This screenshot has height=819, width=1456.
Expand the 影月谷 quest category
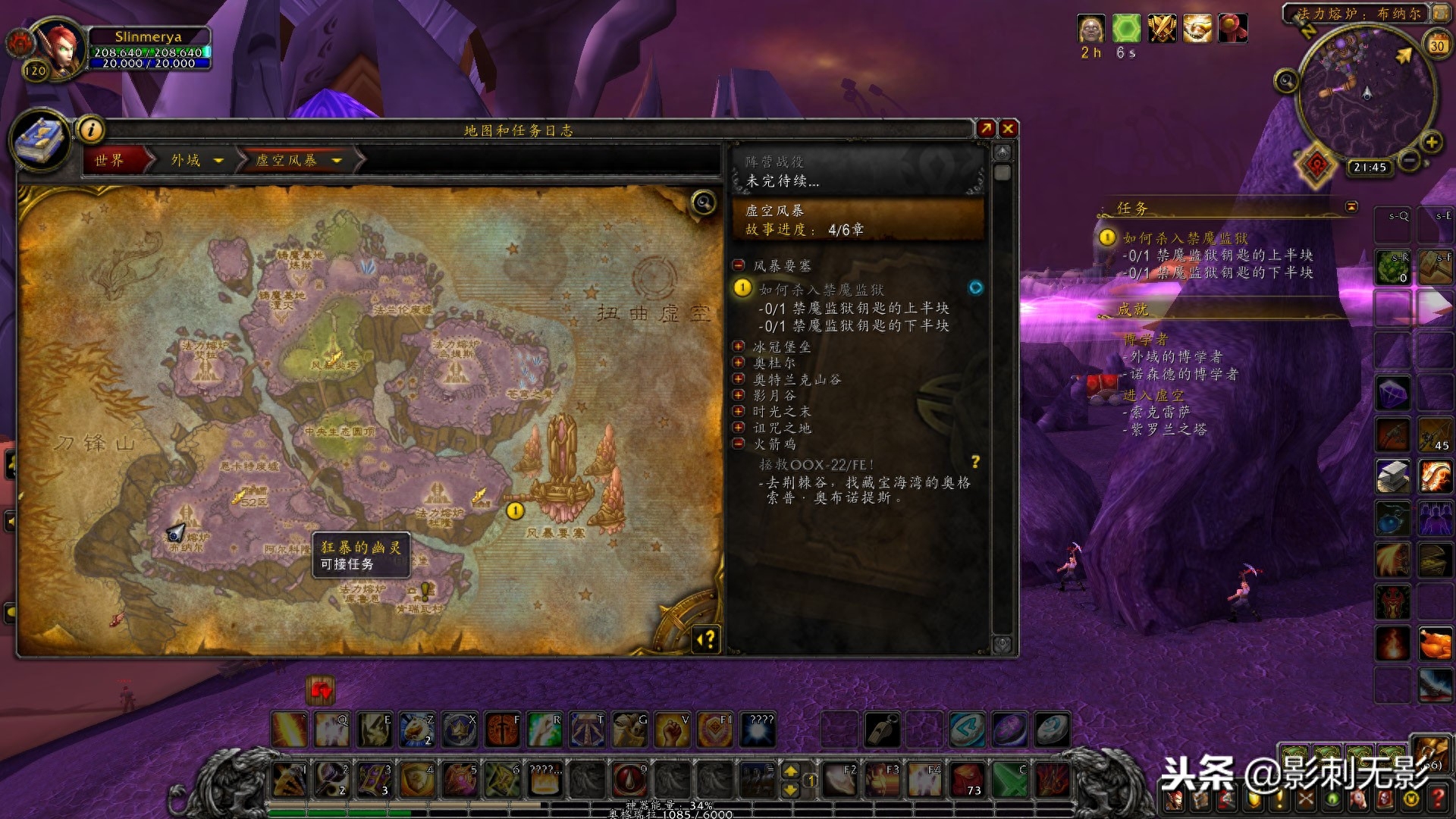click(738, 395)
